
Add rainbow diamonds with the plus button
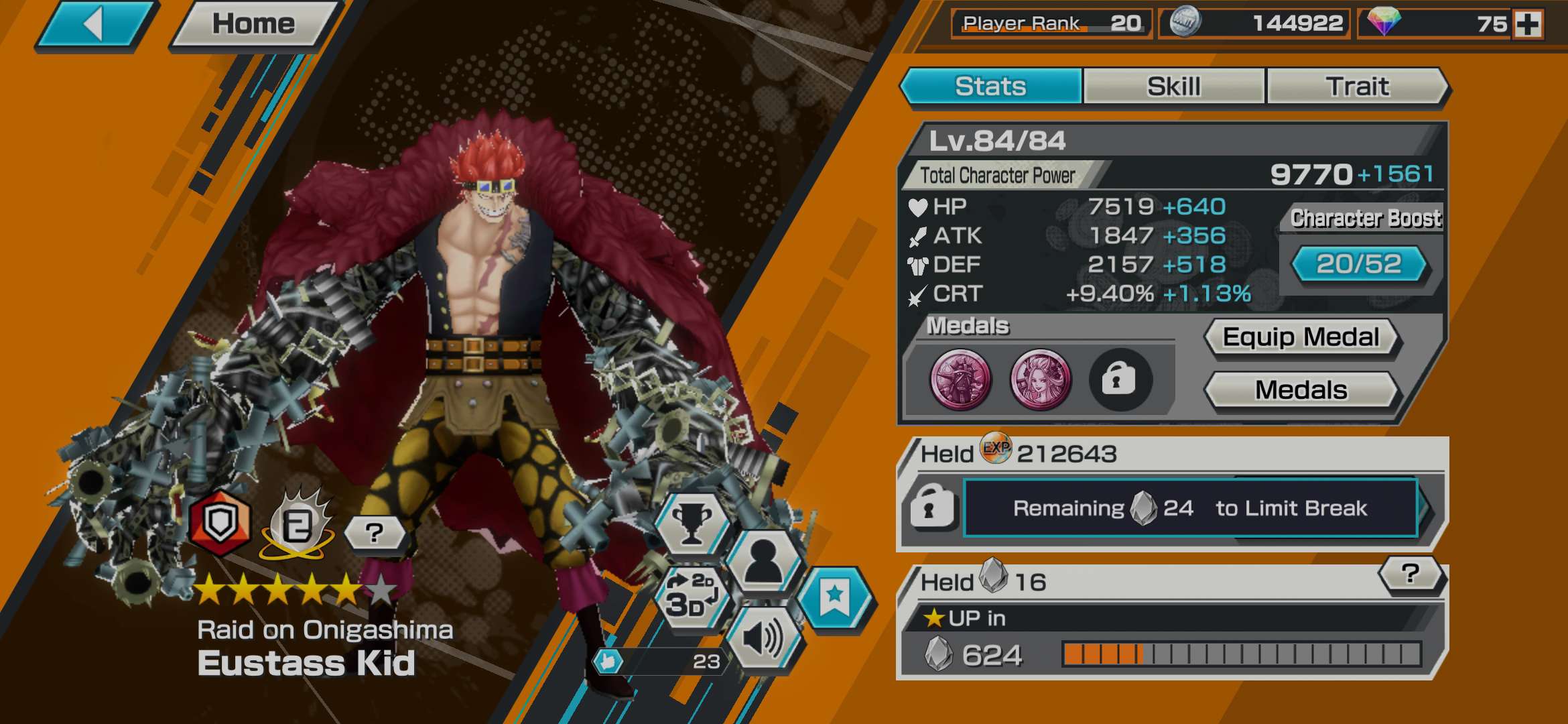[x=1528, y=25]
